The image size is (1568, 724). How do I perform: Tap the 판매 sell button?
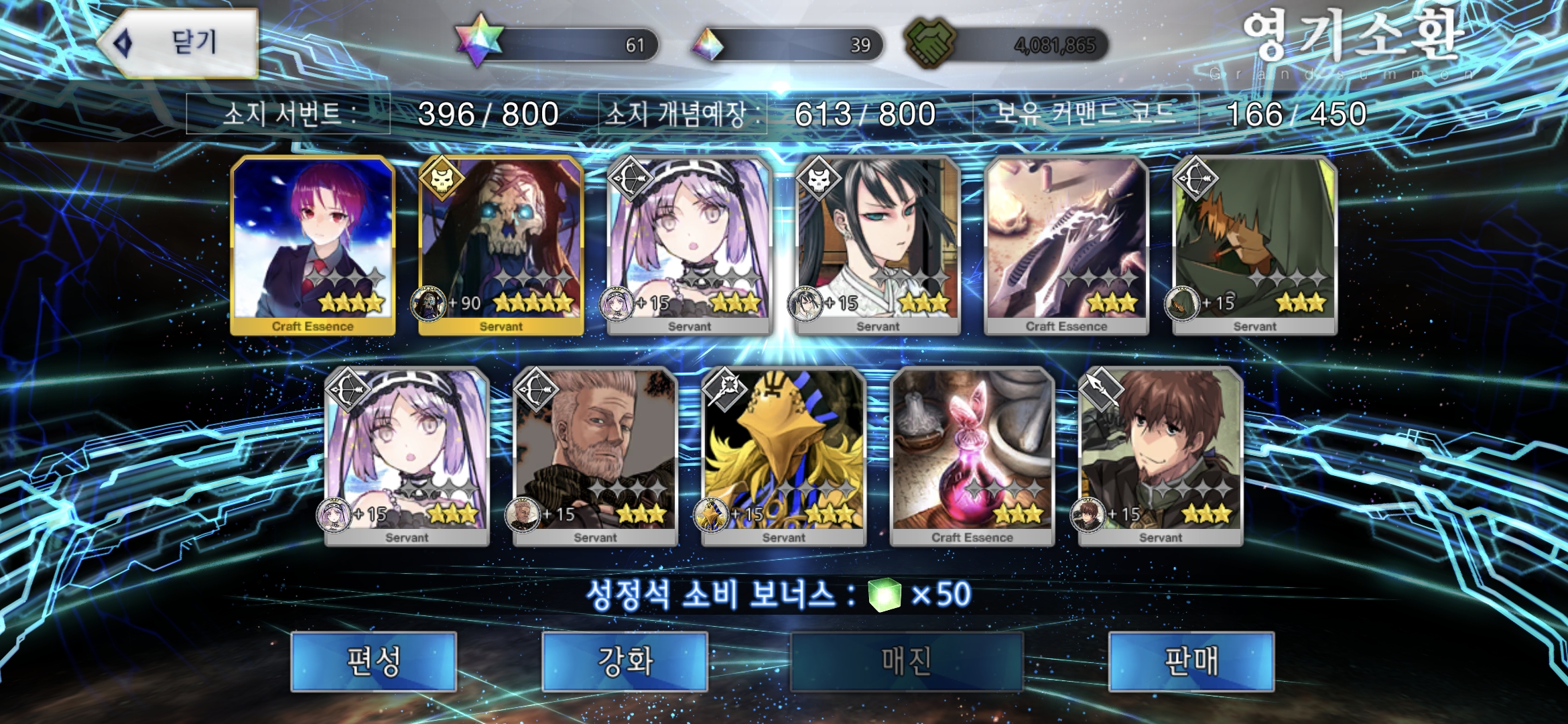1191,661
